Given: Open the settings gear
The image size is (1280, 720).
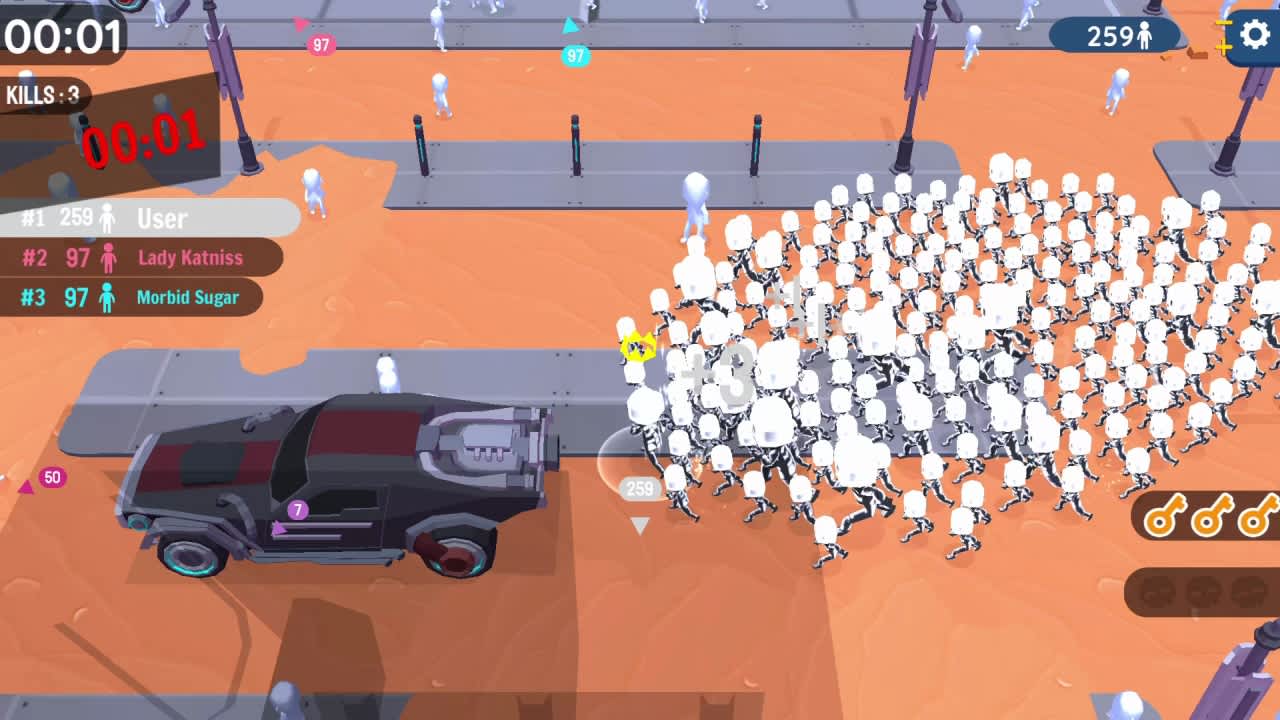Looking at the screenshot, I should pos(1255,33).
